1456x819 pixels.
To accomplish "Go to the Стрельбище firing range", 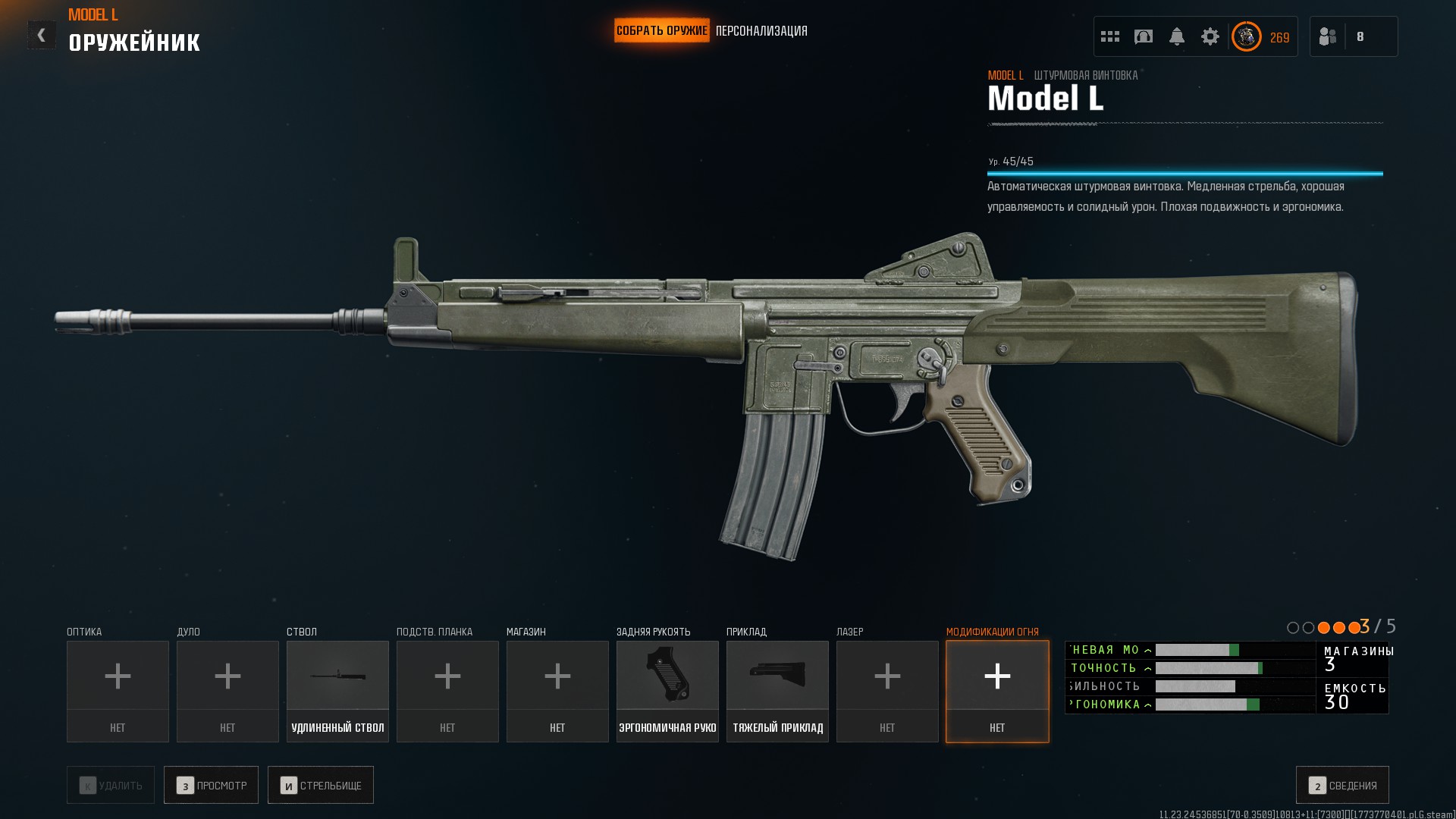I will 320,785.
